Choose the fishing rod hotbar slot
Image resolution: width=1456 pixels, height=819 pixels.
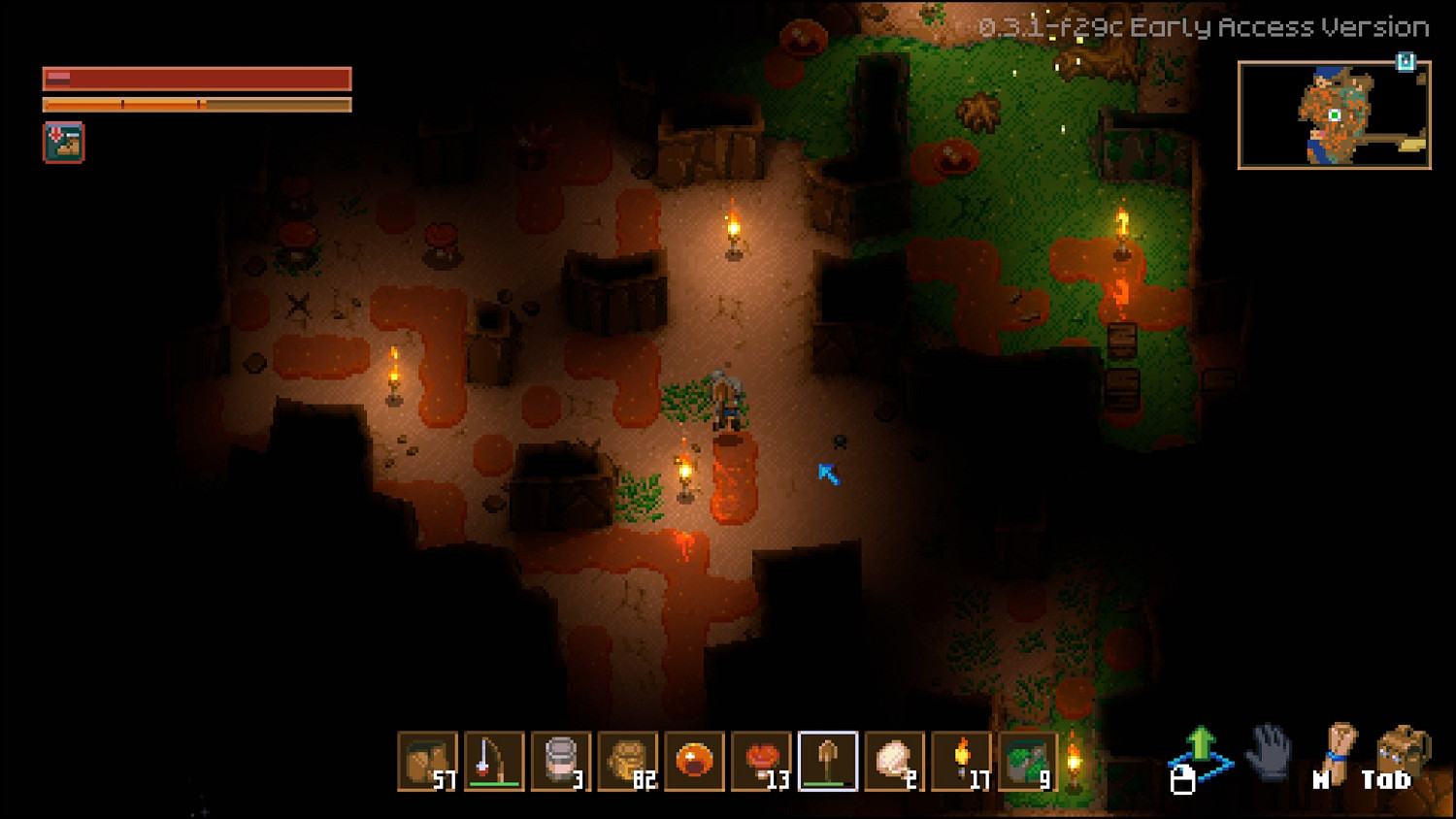pyautogui.click(x=494, y=762)
